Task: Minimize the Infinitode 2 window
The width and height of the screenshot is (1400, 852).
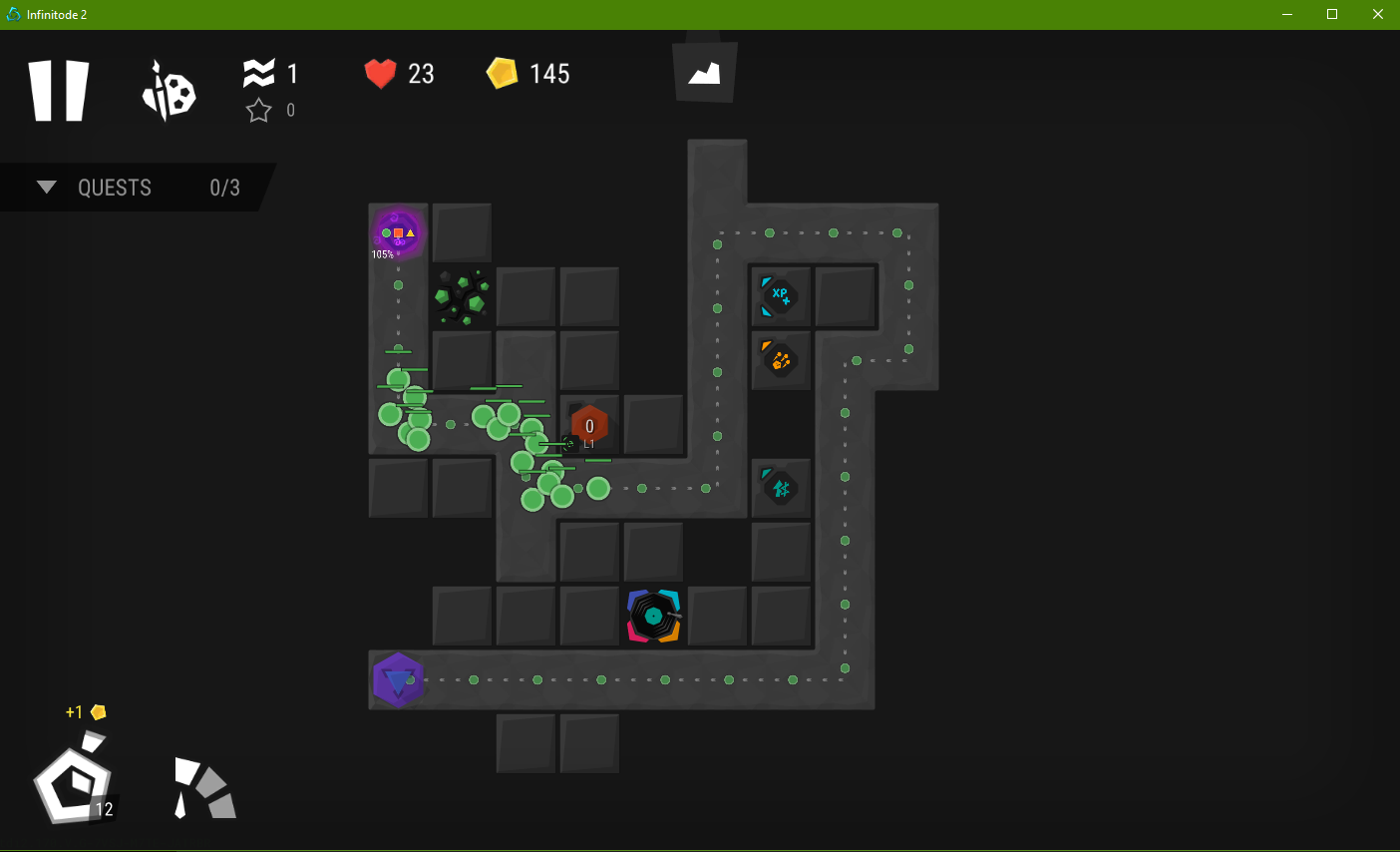Action: tap(1287, 15)
